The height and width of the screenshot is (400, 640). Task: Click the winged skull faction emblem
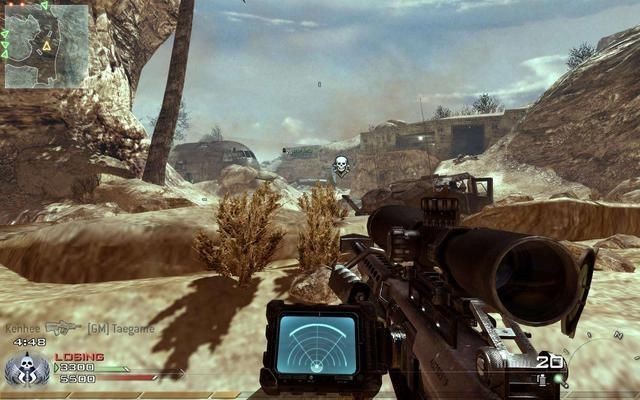click(22, 372)
